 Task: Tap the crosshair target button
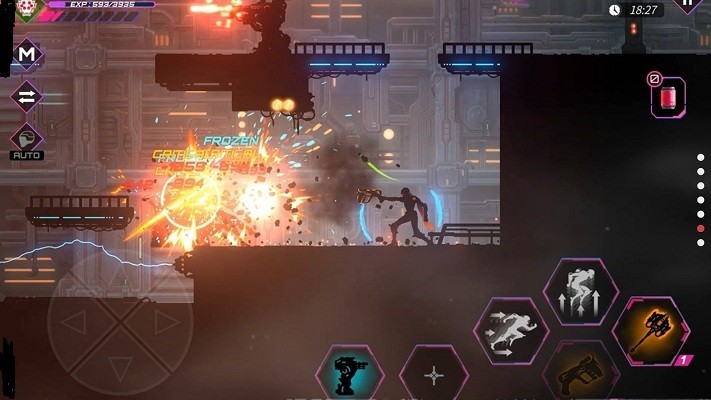[x=434, y=376]
